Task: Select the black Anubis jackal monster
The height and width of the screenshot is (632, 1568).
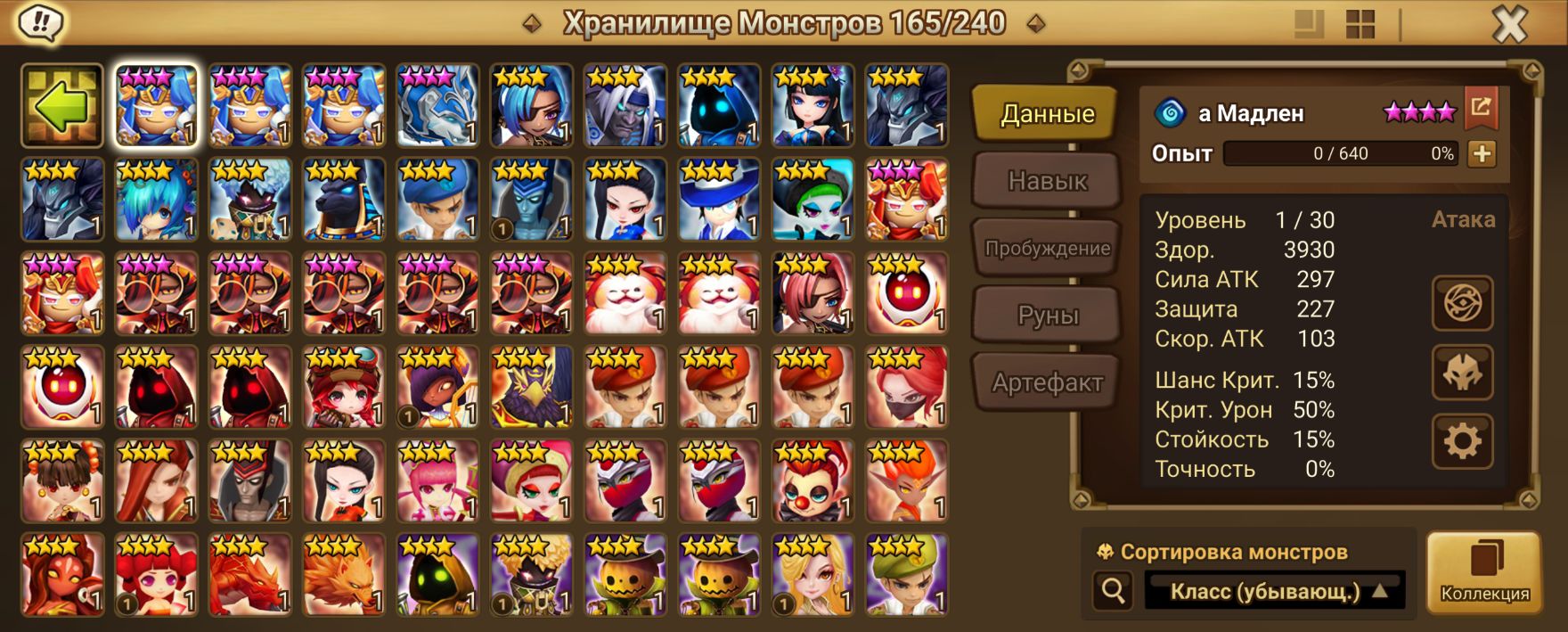Action: pos(344,201)
